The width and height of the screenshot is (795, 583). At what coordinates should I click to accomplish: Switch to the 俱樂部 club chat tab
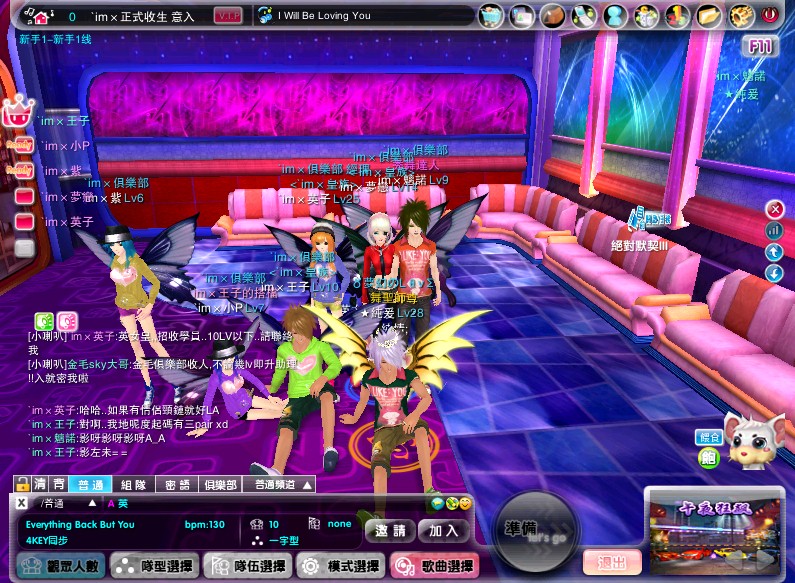[220, 485]
